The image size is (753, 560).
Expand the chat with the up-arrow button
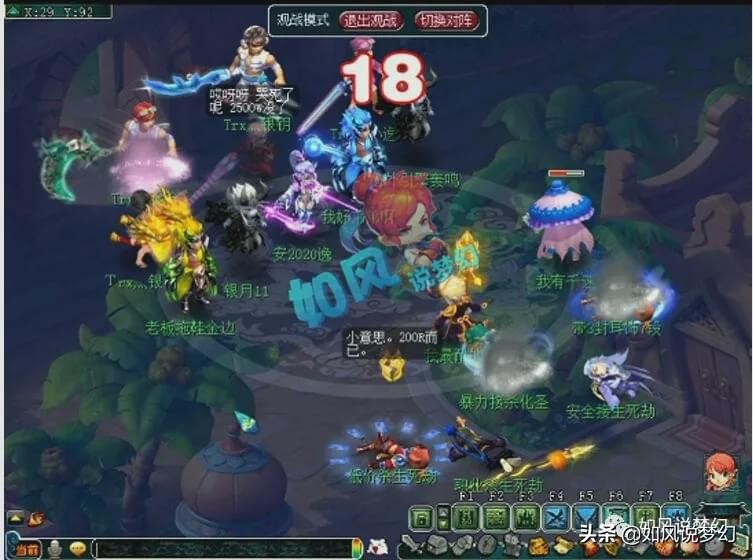point(15,518)
